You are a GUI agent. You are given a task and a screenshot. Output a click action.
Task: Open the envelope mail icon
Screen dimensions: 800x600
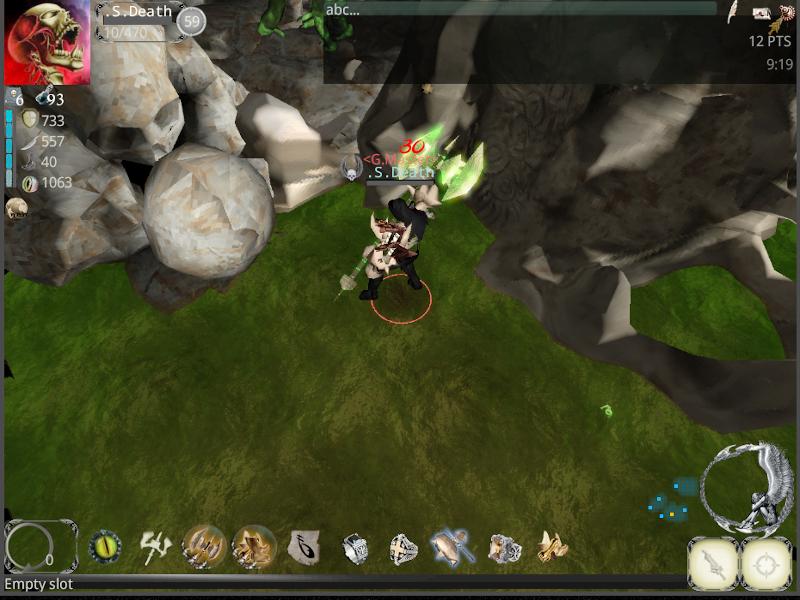(x=760, y=13)
